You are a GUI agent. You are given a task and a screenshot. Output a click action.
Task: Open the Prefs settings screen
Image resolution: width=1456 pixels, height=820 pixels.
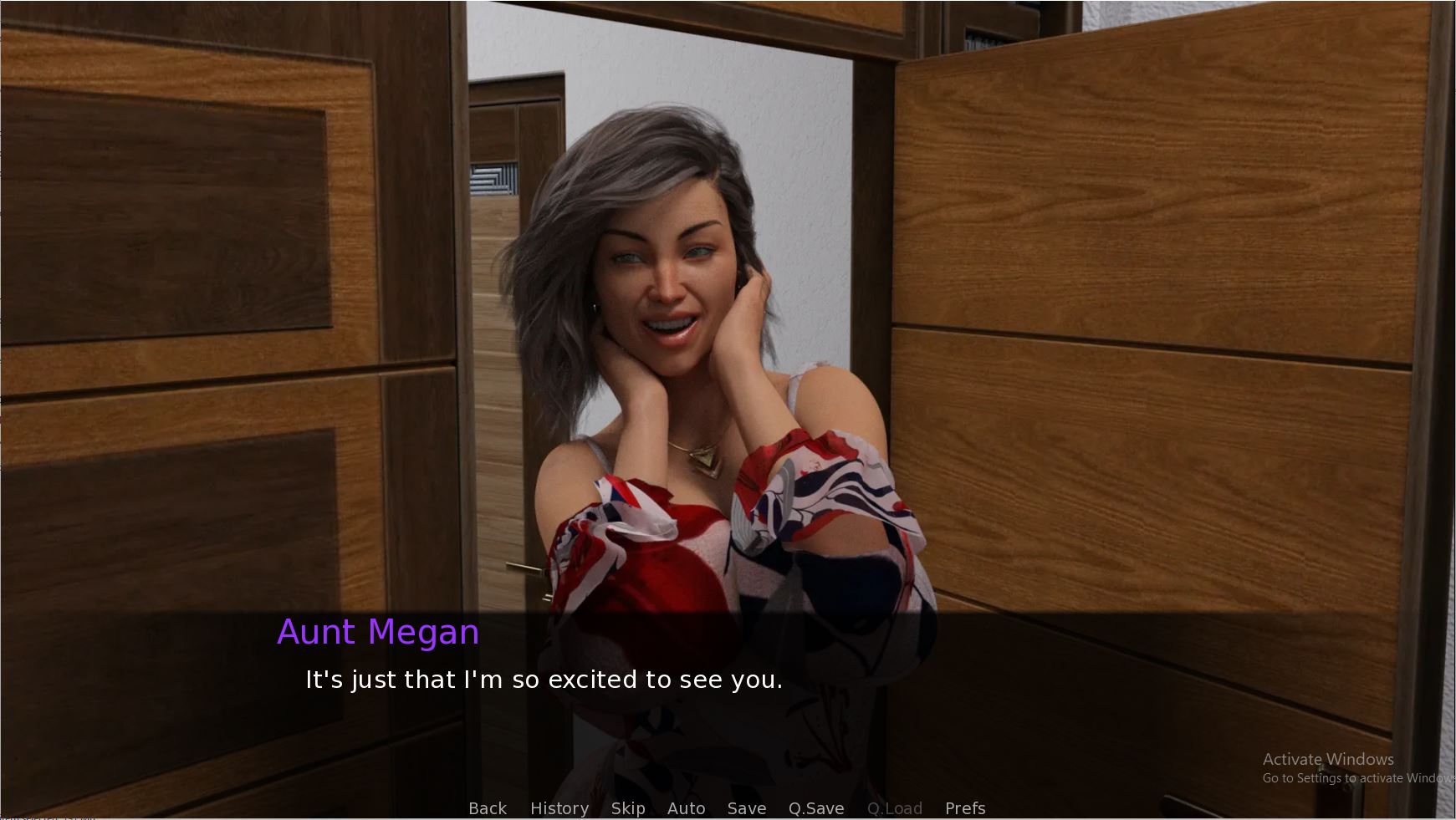965,808
